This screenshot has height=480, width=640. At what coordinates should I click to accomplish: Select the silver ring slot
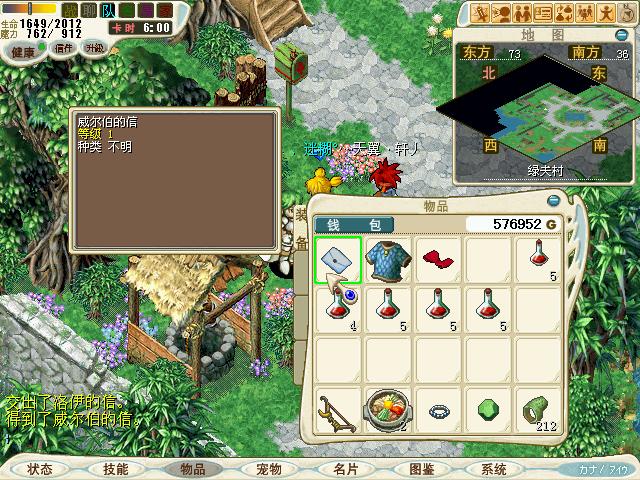[x=437, y=410]
